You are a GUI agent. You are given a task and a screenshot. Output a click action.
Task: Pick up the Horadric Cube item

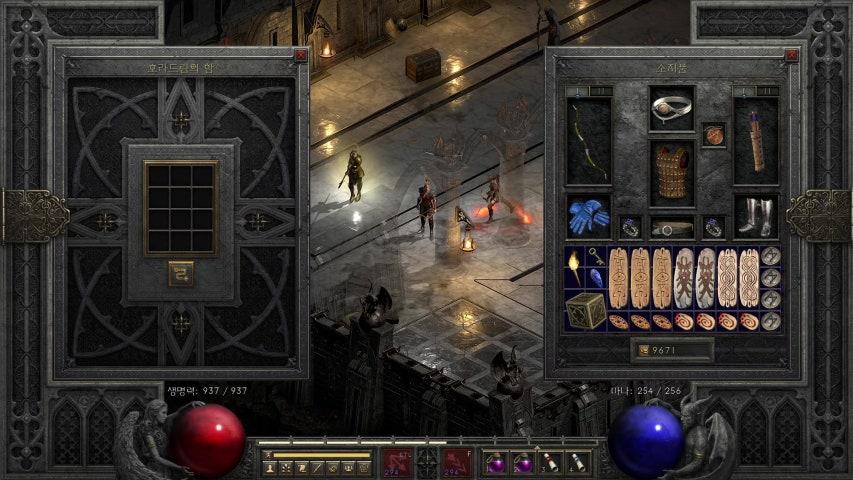(x=585, y=310)
